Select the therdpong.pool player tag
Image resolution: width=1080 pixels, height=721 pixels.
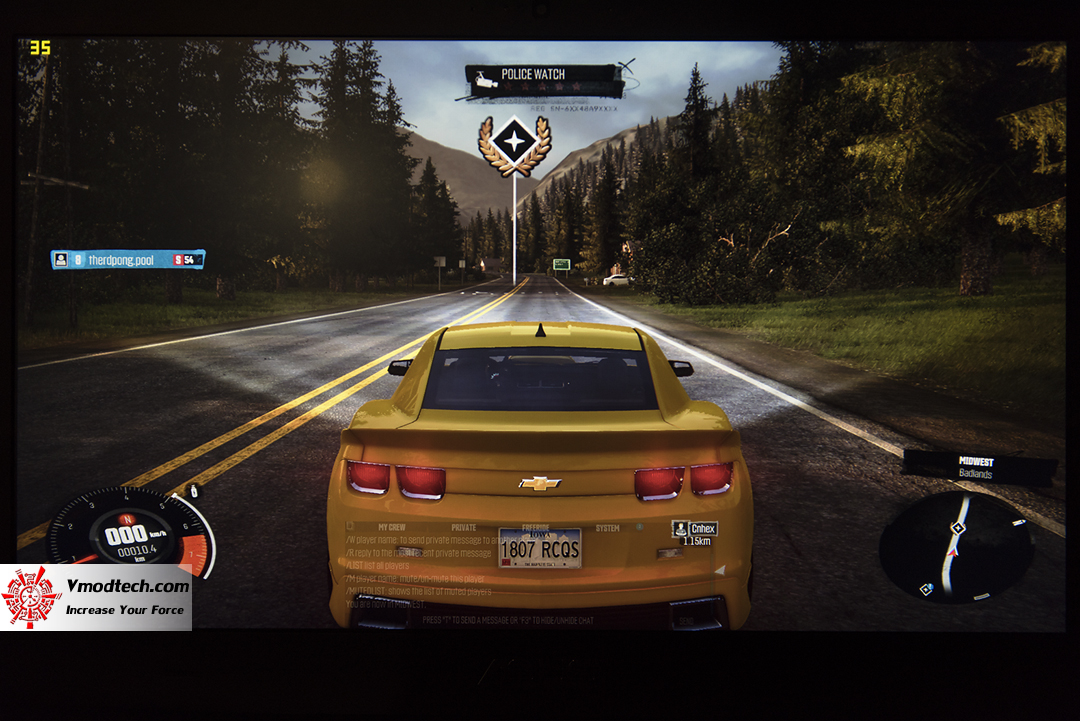tap(128, 259)
